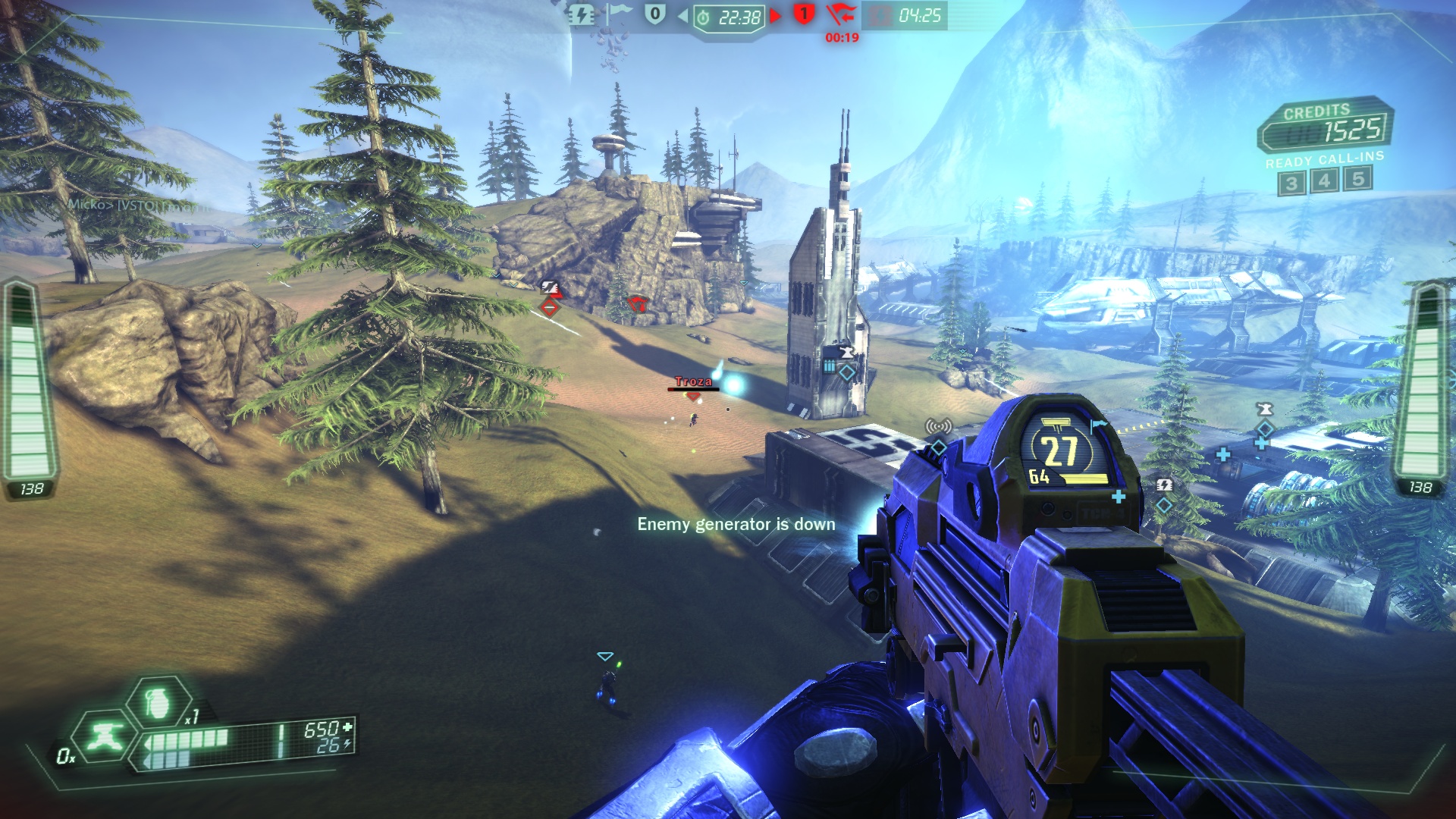
Task: Click the red enemy score shield
Action: [804, 14]
